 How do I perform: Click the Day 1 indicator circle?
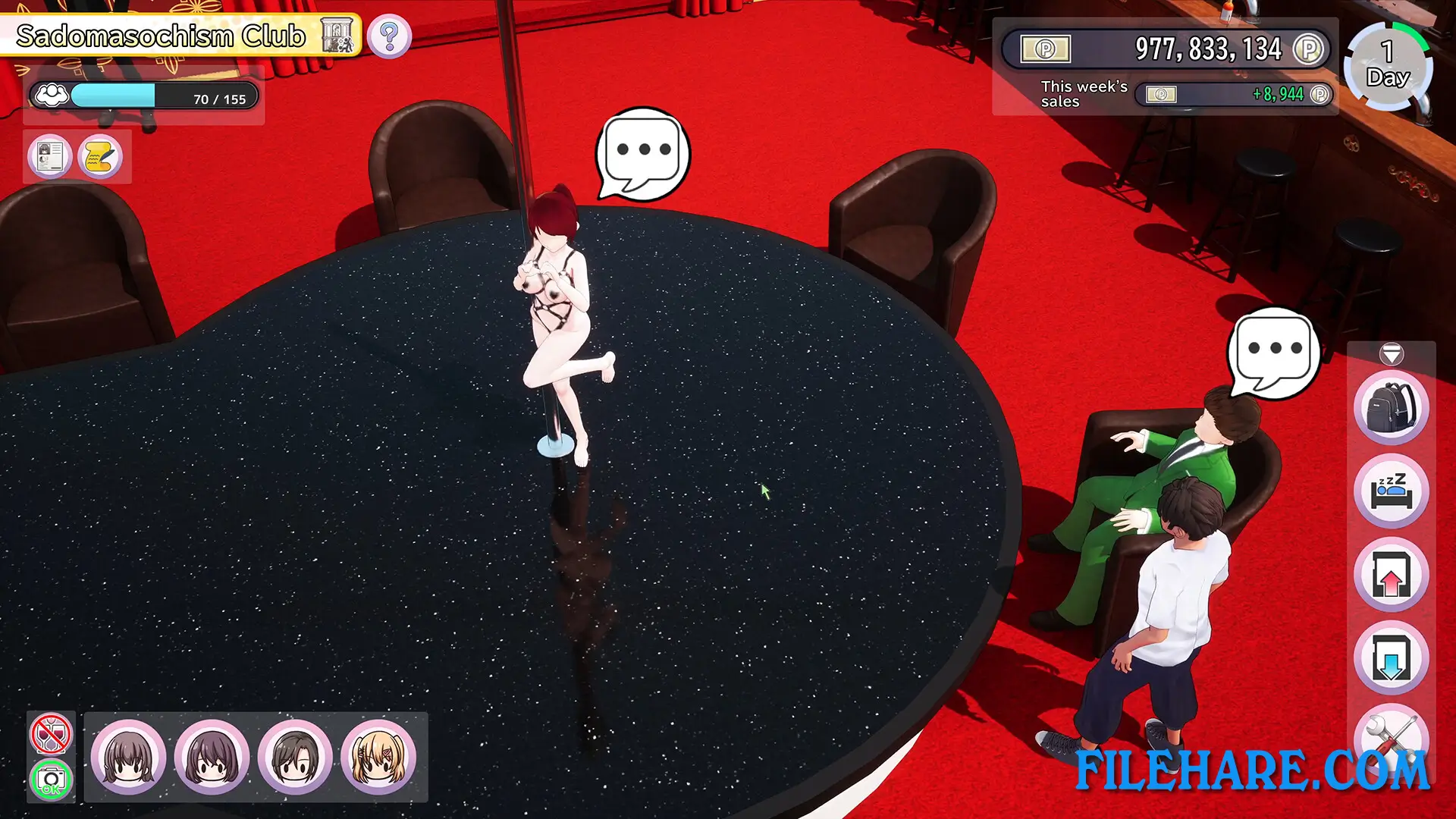pyautogui.click(x=1387, y=67)
